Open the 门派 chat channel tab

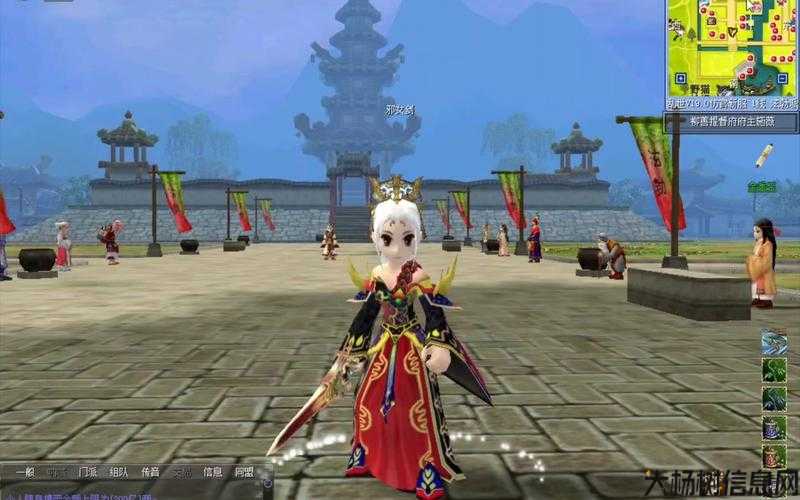[x=86, y=471]
